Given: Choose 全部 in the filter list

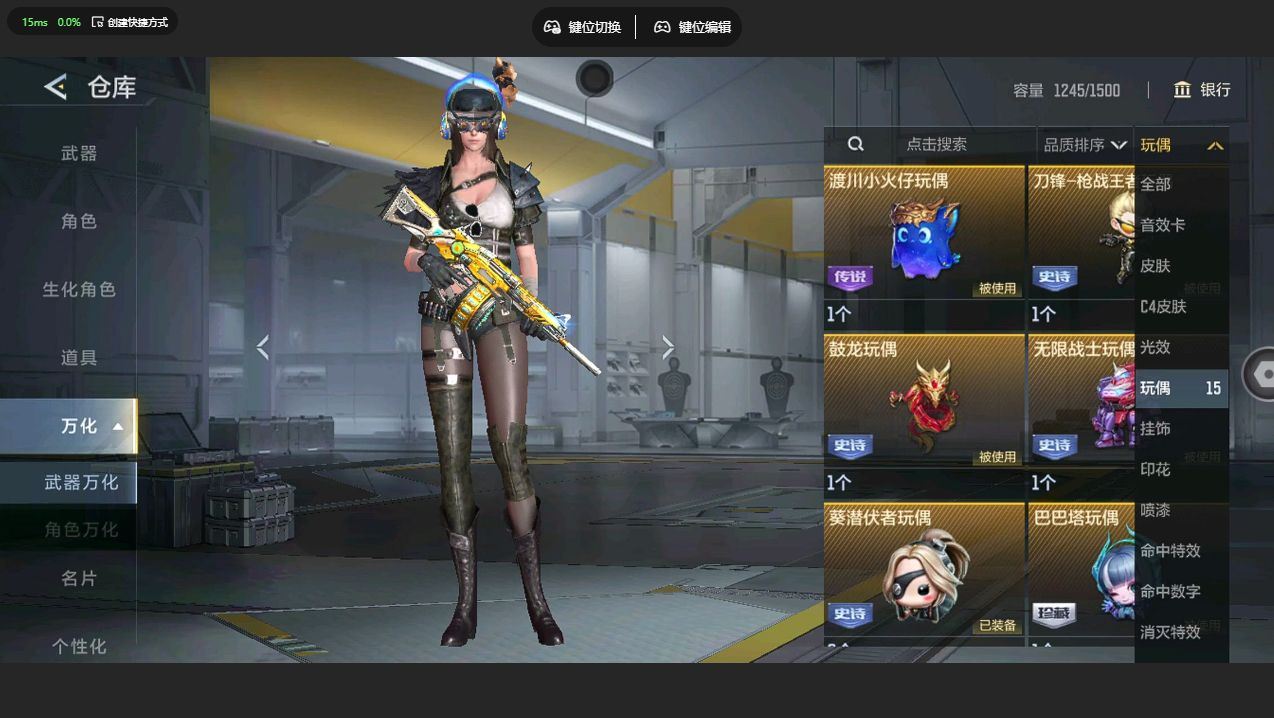Looking at the screenshot, I should click(1156, 184).
